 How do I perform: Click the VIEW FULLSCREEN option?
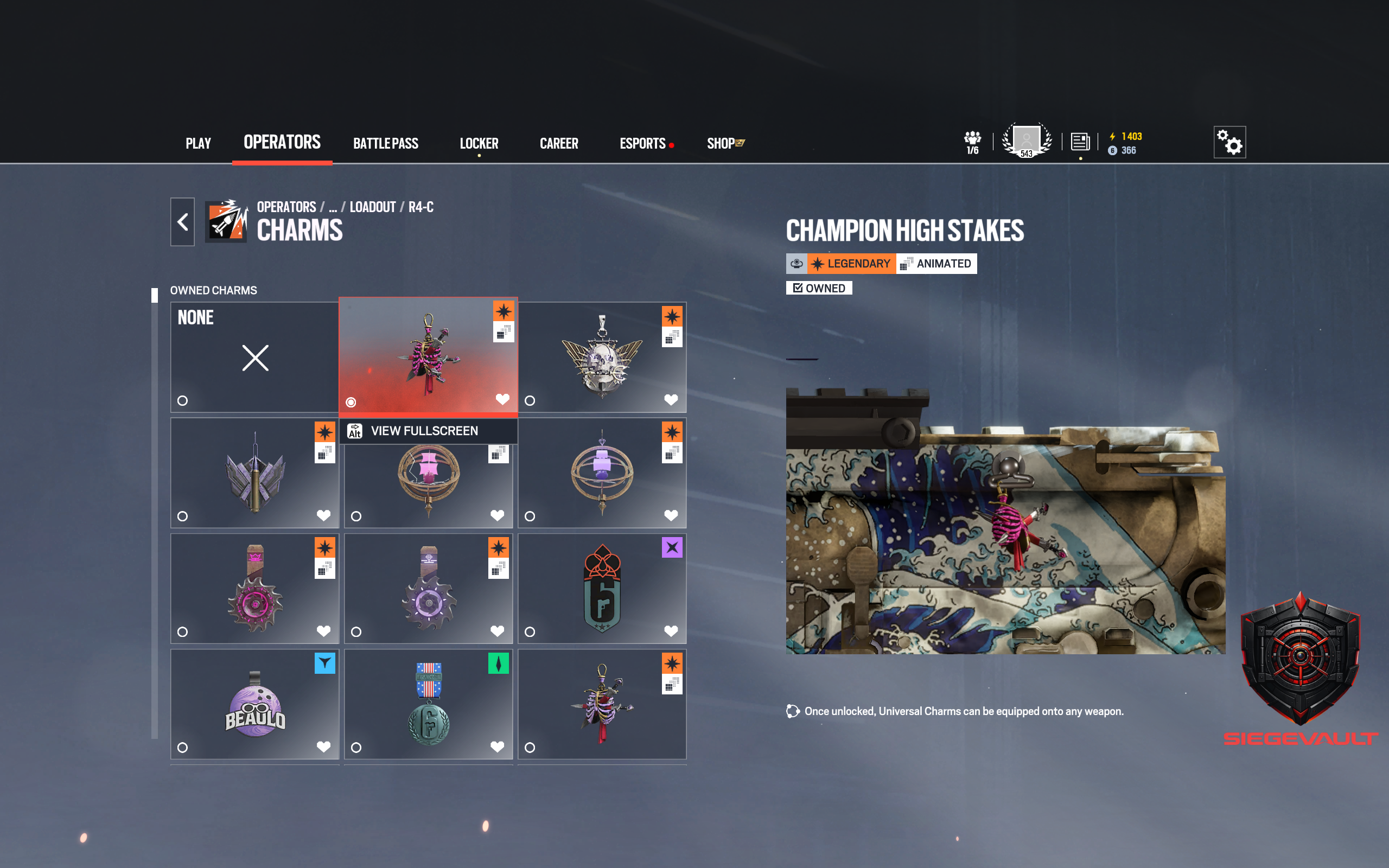coord(425,431)
